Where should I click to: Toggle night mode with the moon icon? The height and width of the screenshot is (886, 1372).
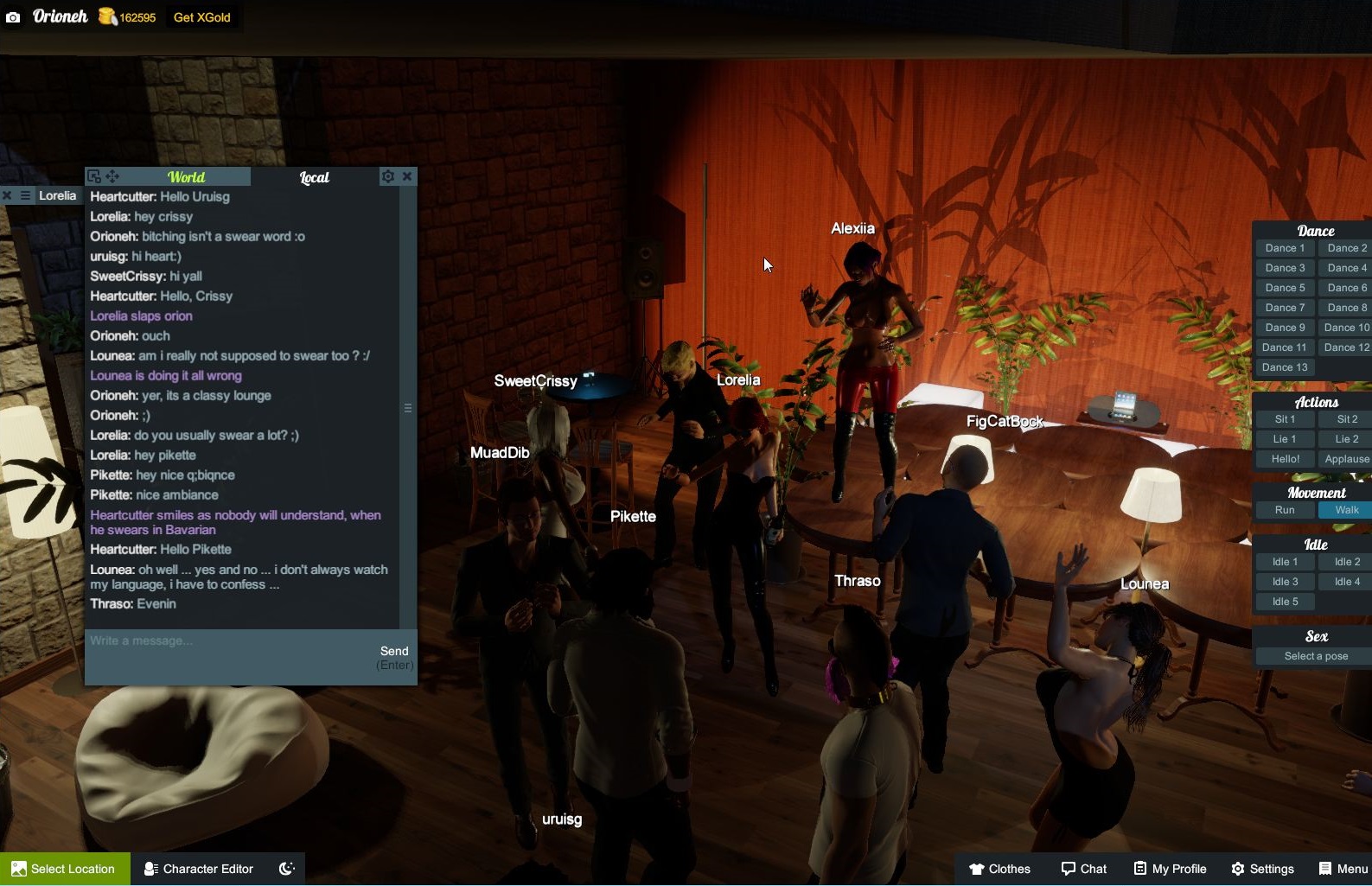click(x=285, y=869)
